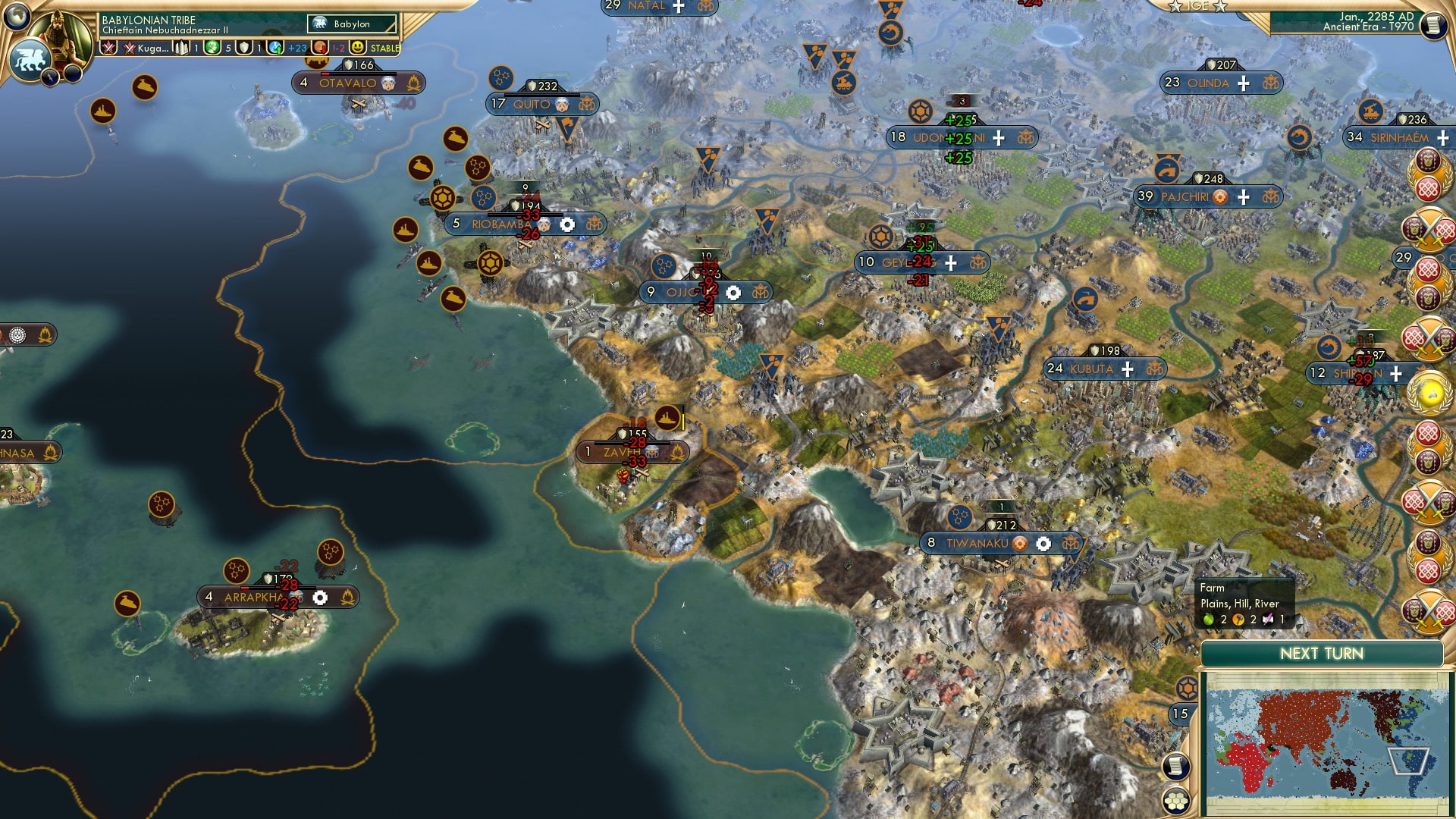Toggle the hex grid overlay near the minimap
Viewport: 1456px width, 819px height.
1176,802
